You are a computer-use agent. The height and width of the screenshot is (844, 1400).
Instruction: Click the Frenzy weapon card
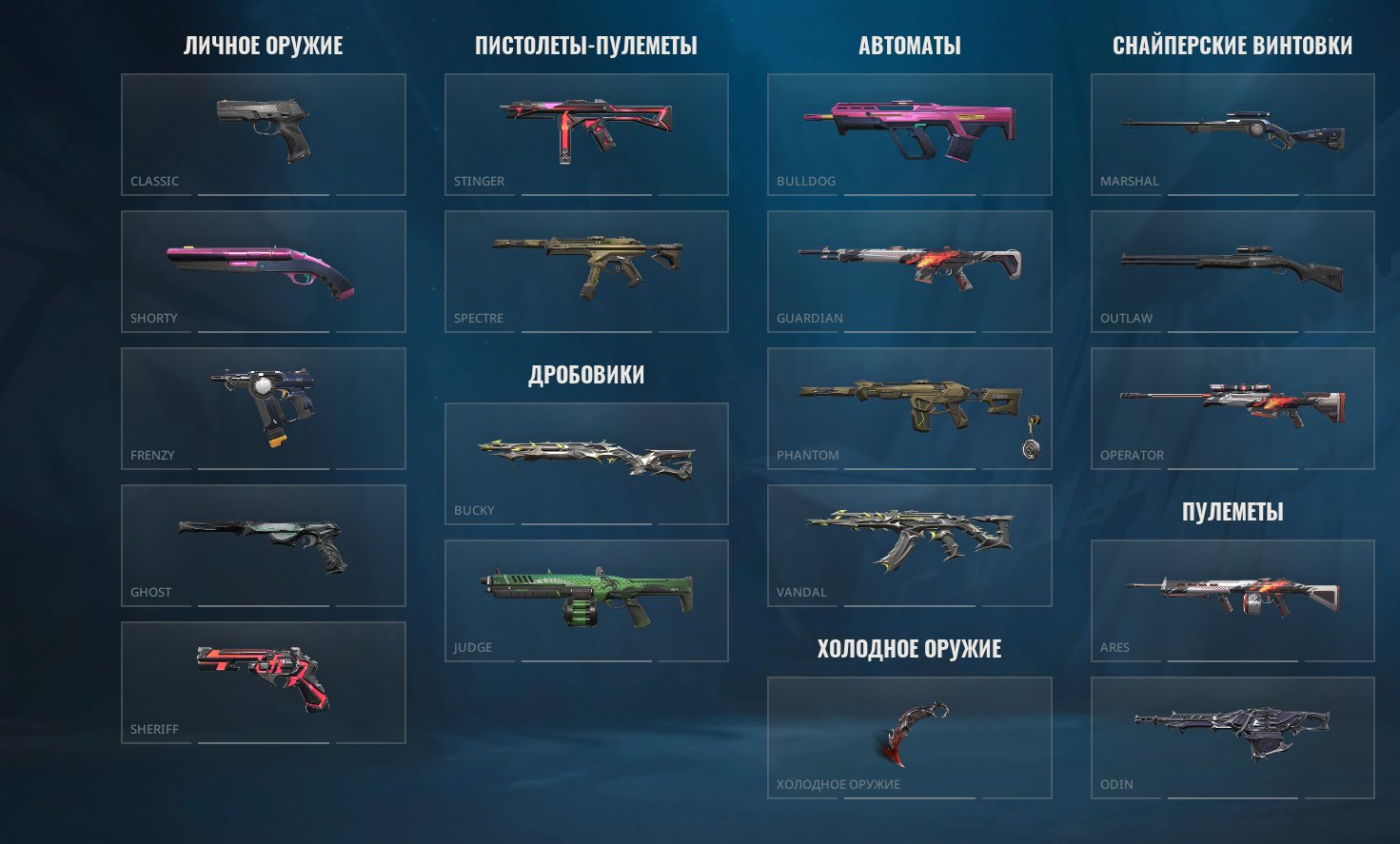pos(263,407)
